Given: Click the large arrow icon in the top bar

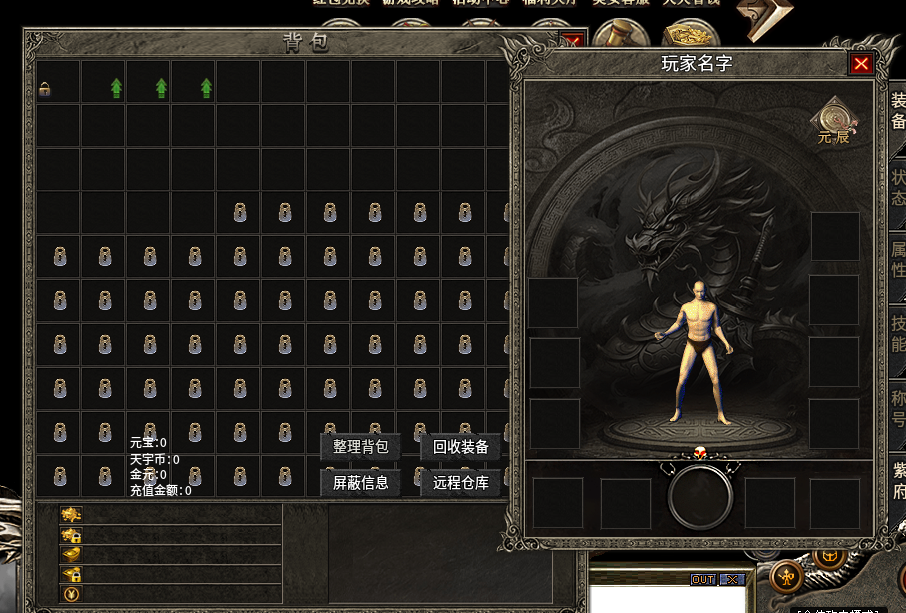Looking at the screenshot, I should (764, 20).
